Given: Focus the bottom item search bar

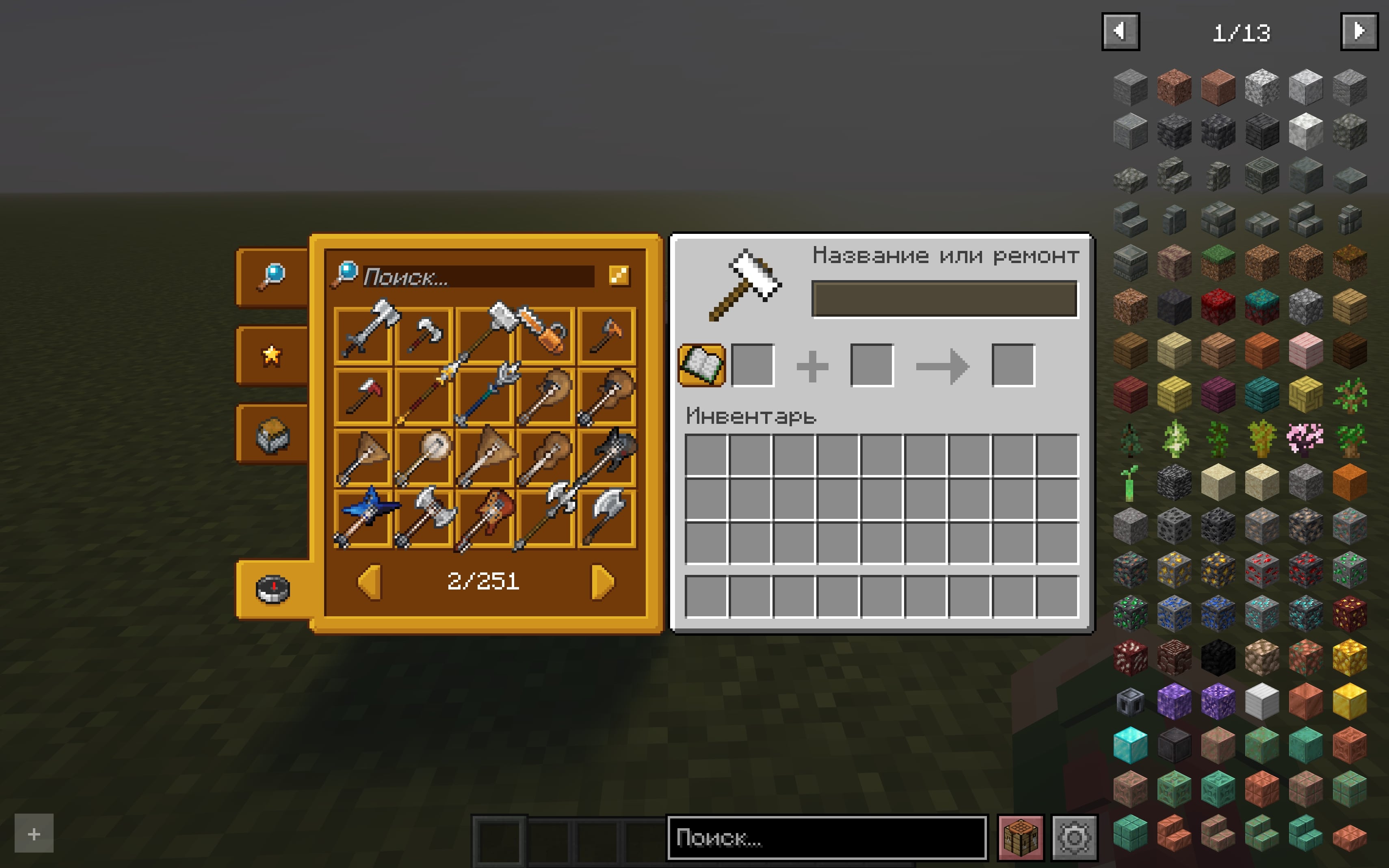Looking at the screenshot, I should (x=827, y=838).
